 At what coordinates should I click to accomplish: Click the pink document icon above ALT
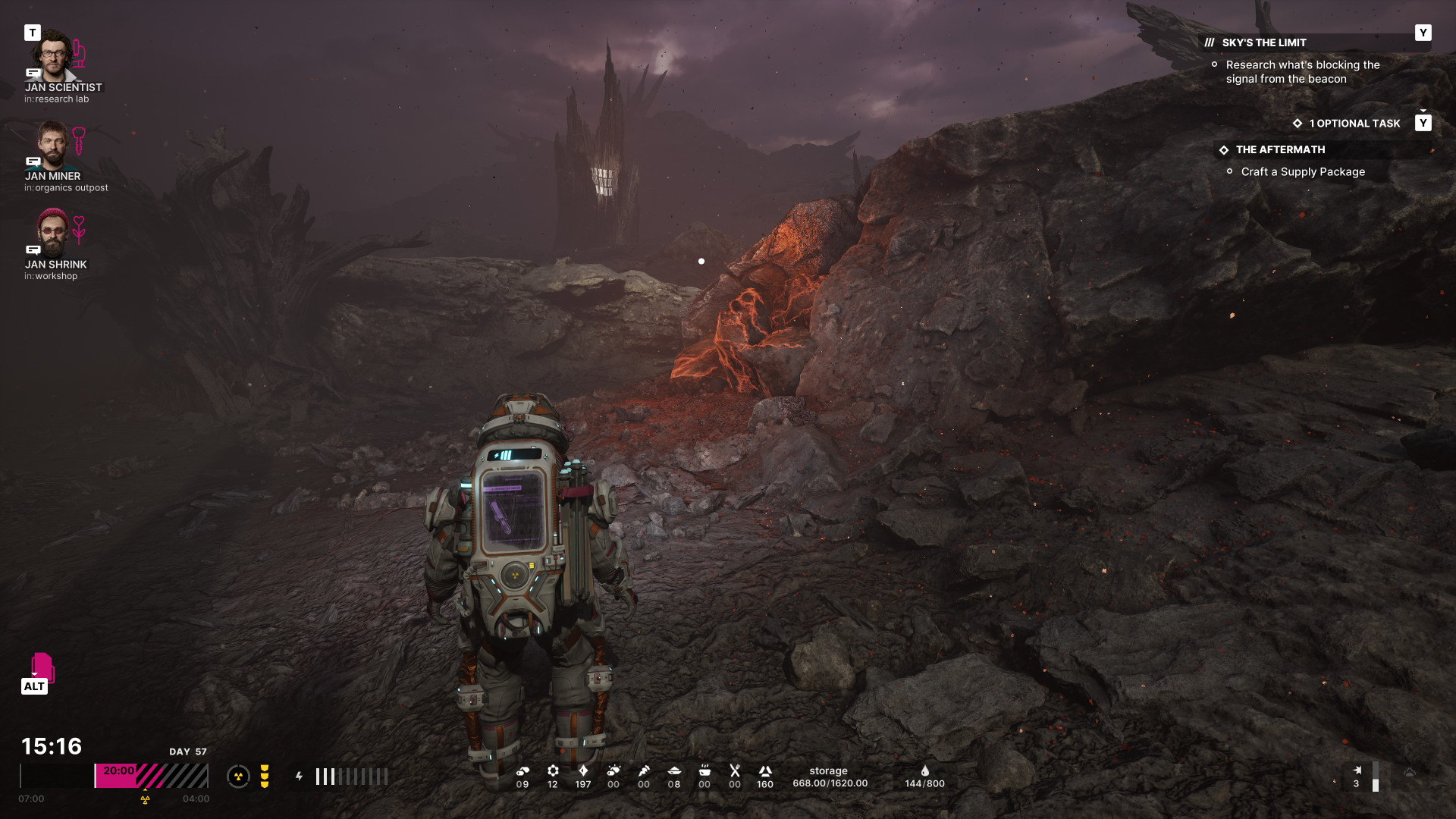click(42, 667)
